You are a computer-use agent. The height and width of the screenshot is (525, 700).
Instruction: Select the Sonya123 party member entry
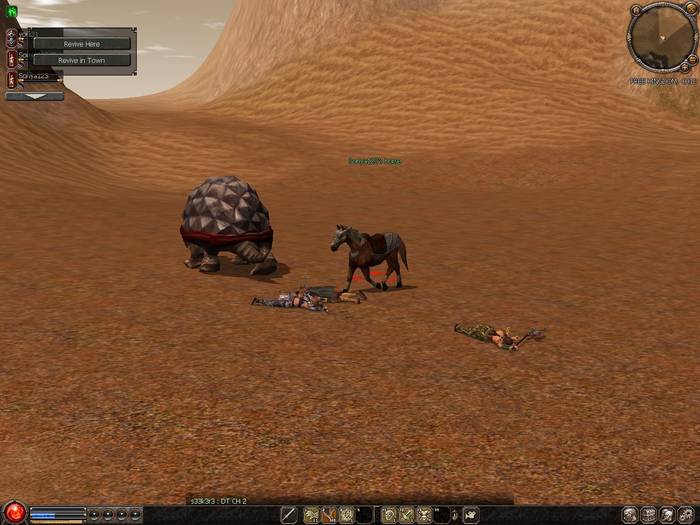click(x=33, y=77)
